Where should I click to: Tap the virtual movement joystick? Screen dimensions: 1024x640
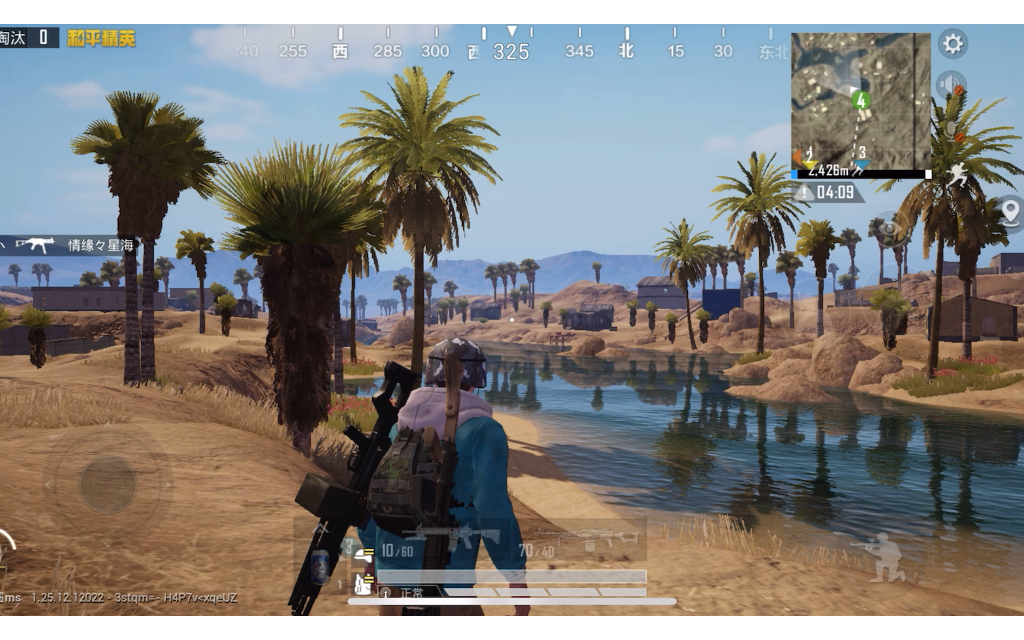click(108, 483)
